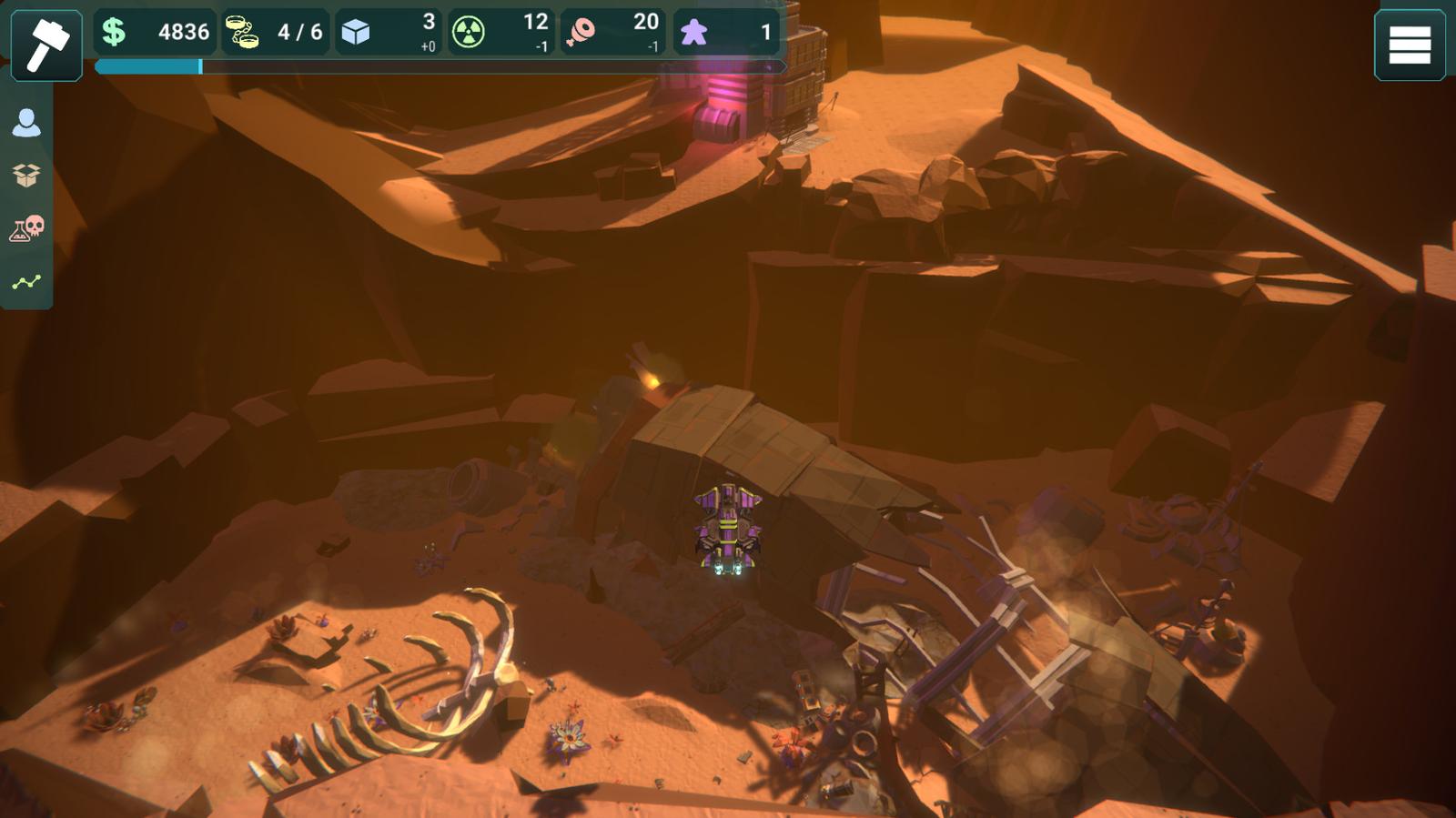1456x818 pixels.
Task: View the statistics line graph panel
Action: click(x=26, y=282)
